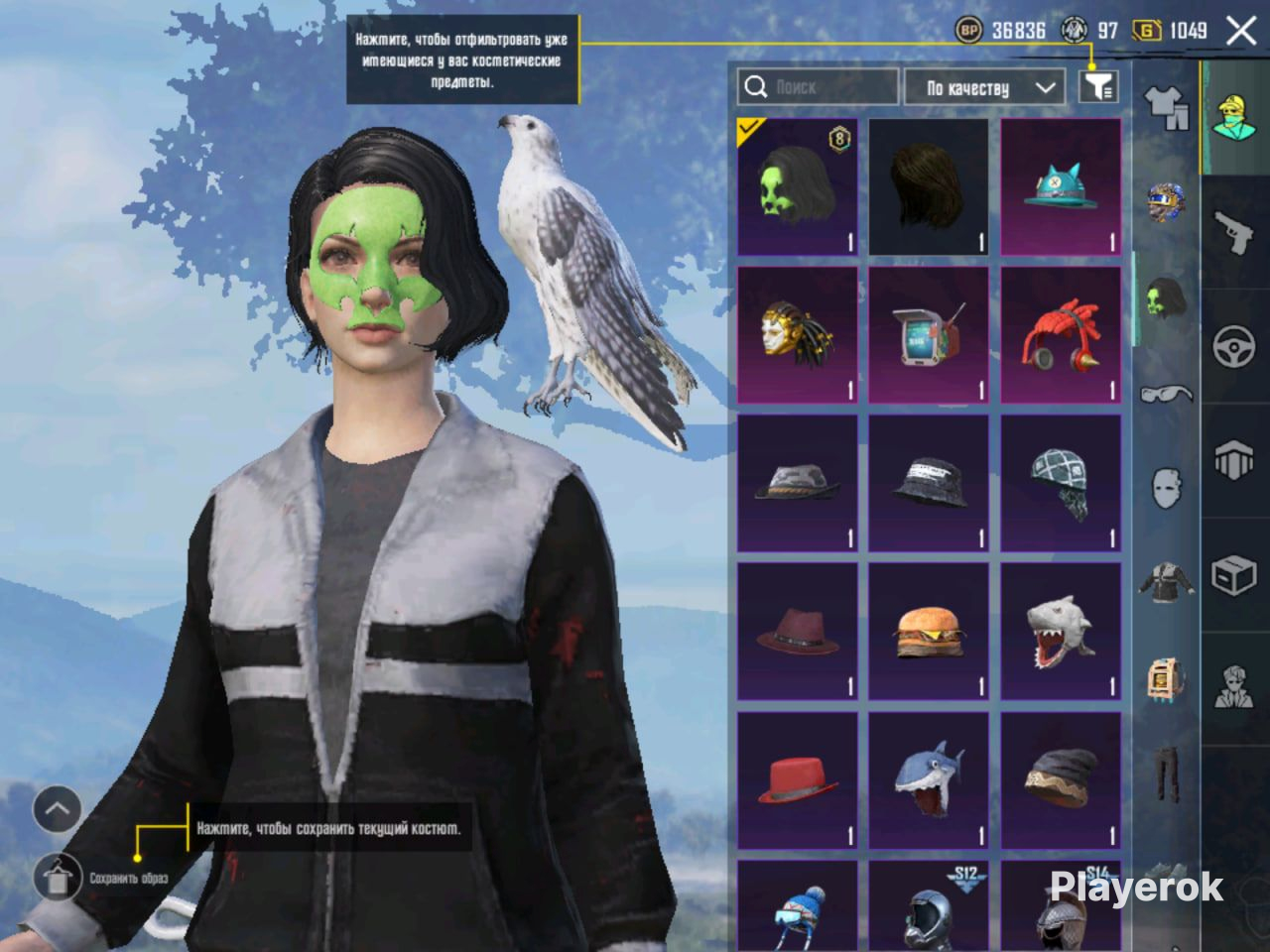Equip the retro TV head item
The width and height of the screenshot is (1270, 952).
pos(929,335)
